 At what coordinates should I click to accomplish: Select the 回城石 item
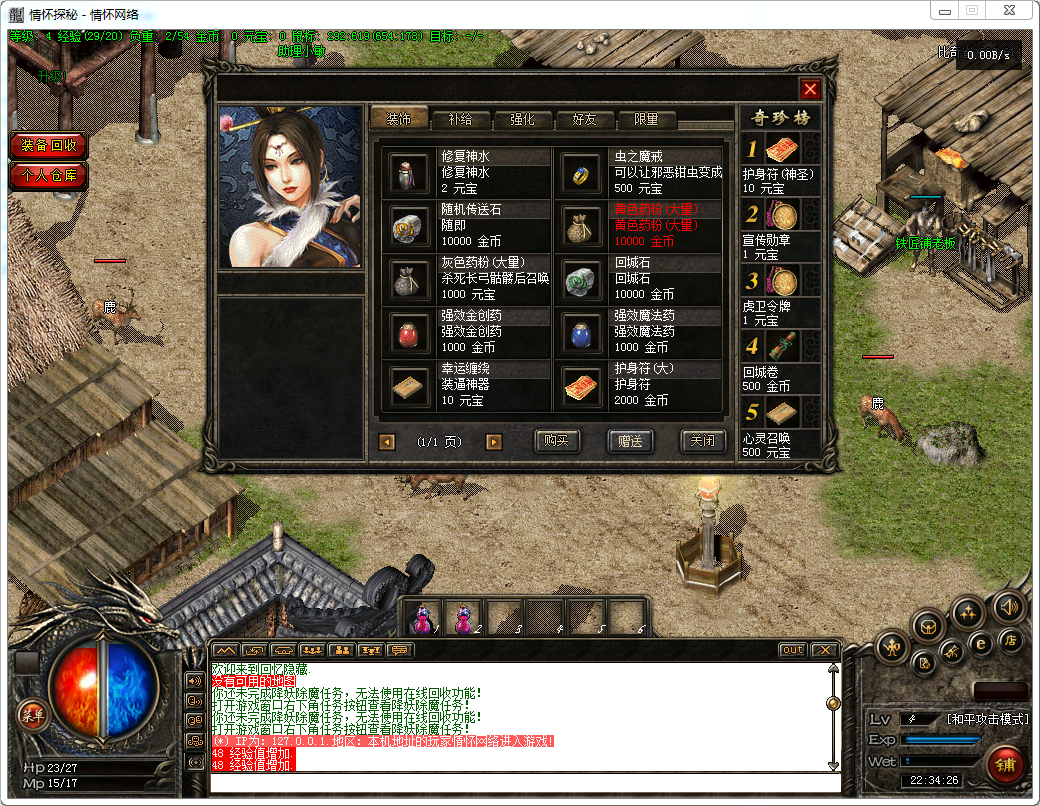click(581, 279)
